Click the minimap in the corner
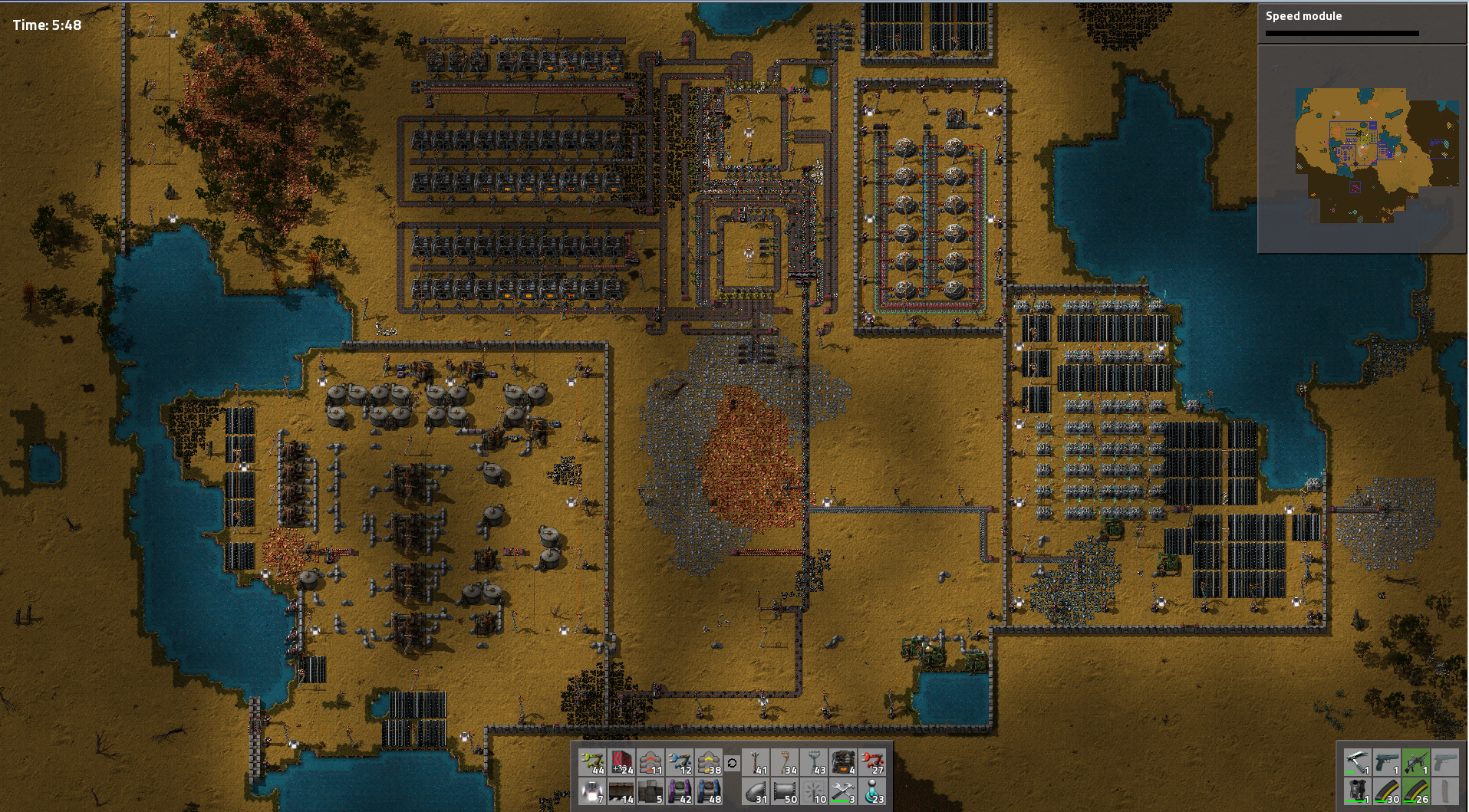 (x=1362, y=150)
